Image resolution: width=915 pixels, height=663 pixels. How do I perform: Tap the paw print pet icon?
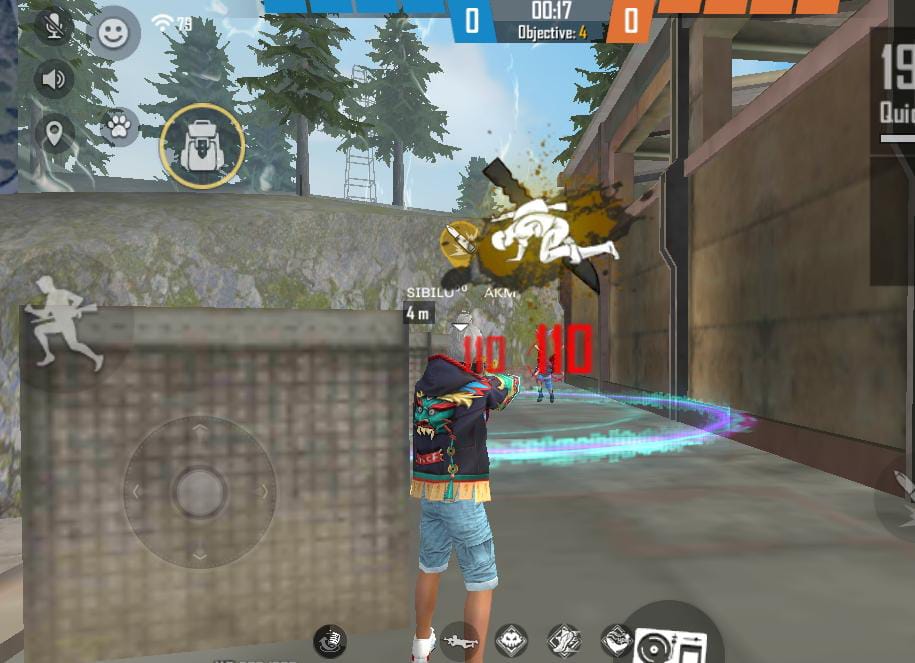pos(119,127)
